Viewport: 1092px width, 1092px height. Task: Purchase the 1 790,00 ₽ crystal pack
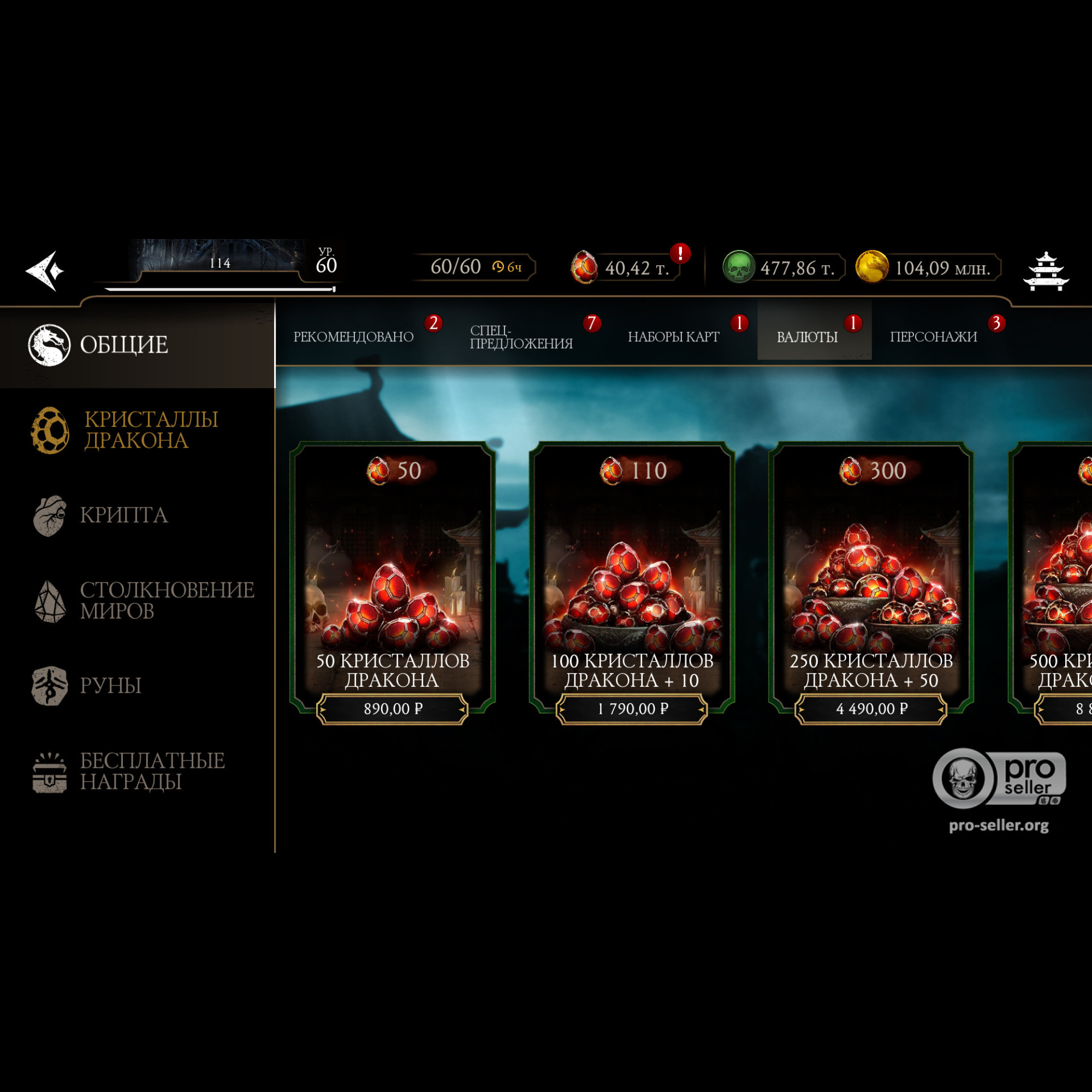tap(632, 709)
